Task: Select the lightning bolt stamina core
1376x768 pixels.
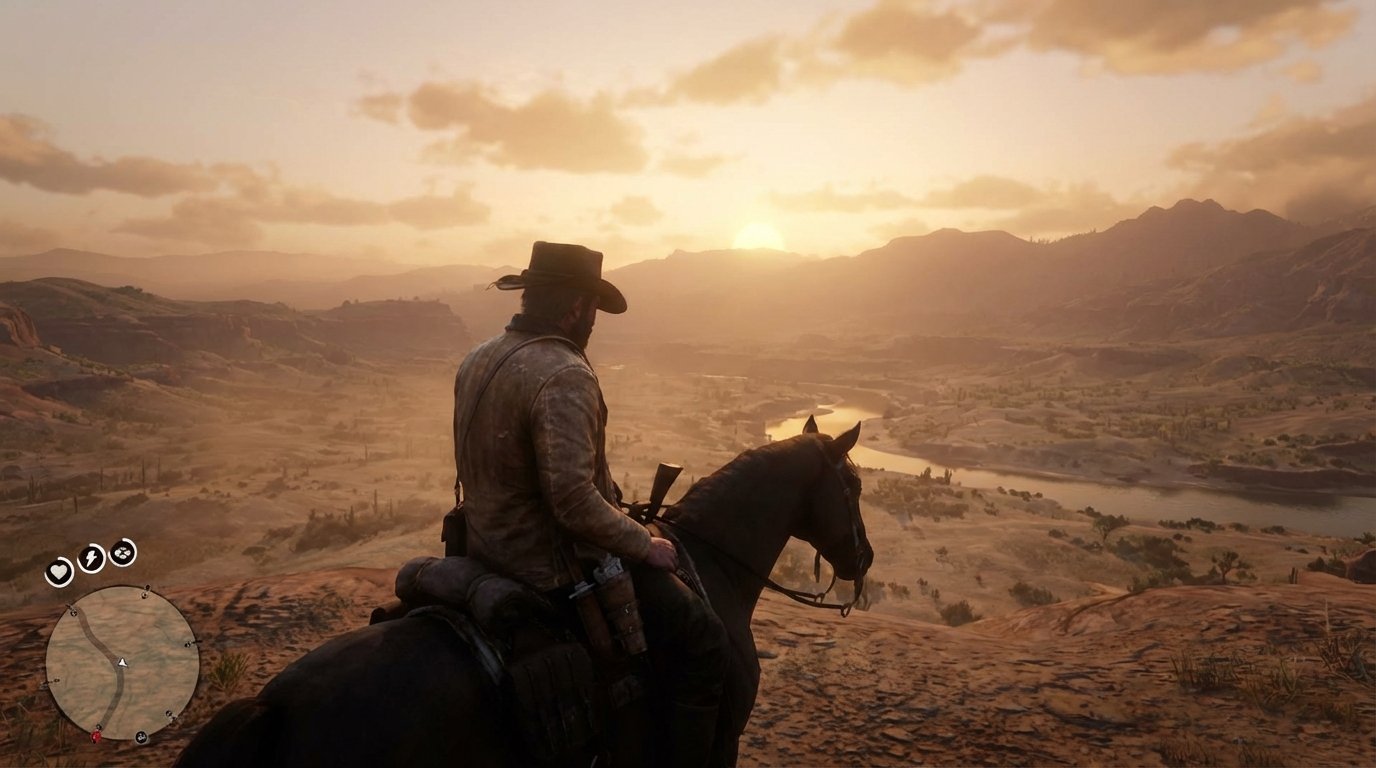Action: (x=91, y=558)
